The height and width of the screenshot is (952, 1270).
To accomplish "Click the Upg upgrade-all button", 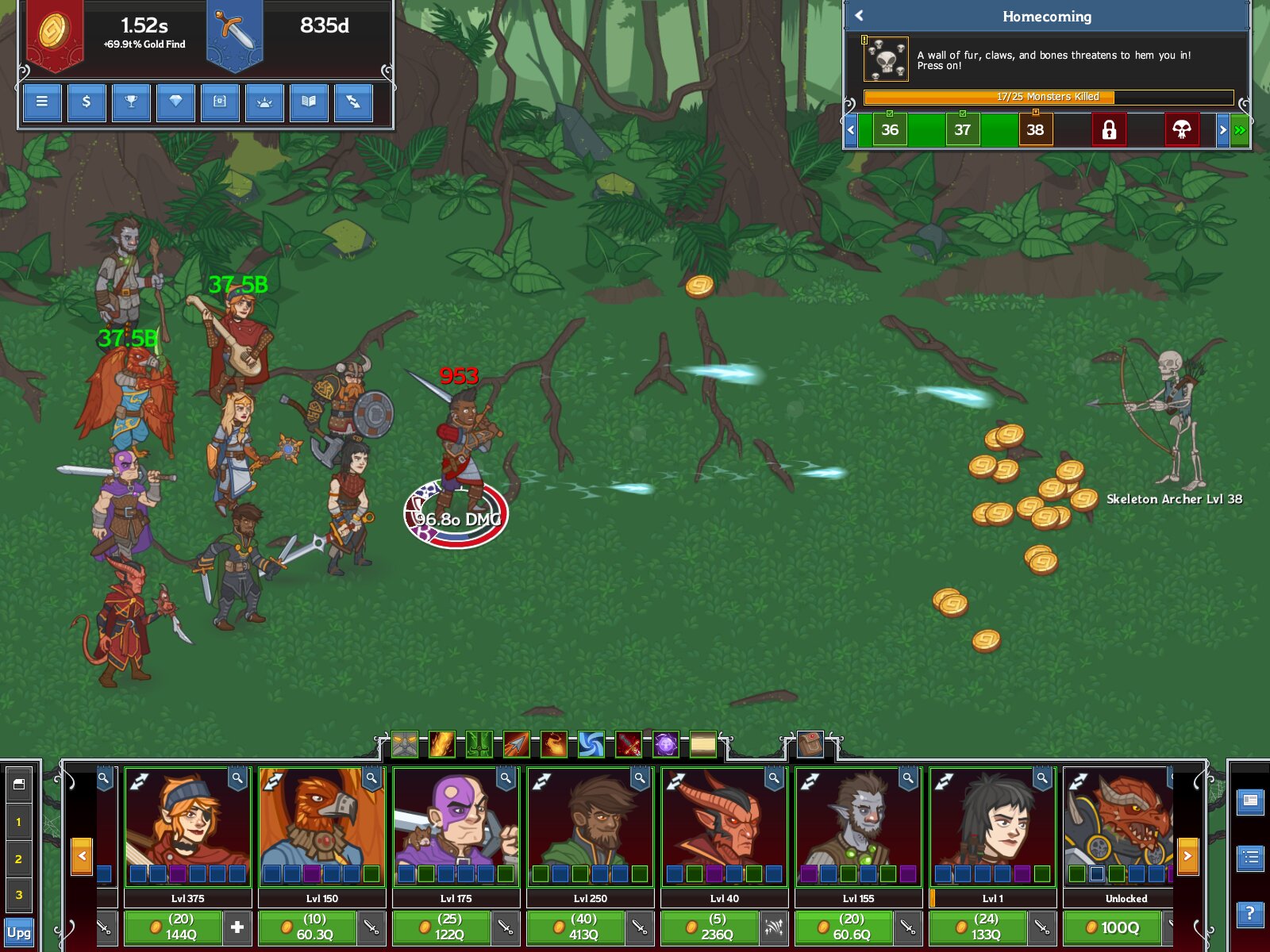I will point(18,932).
